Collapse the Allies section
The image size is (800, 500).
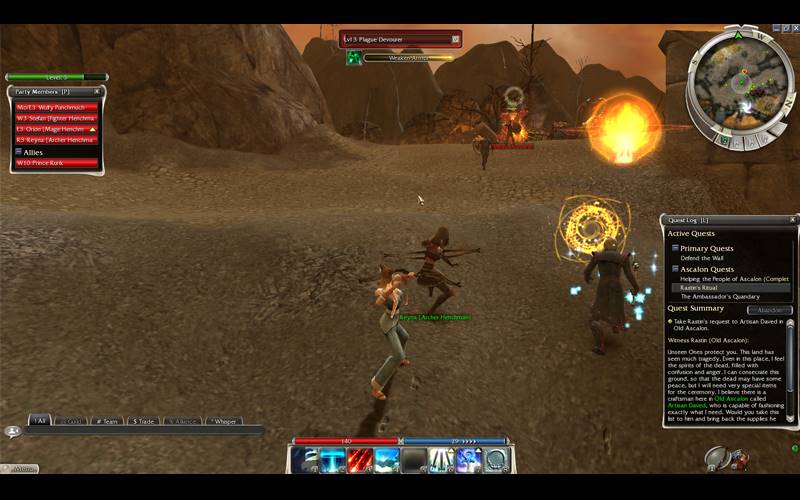pos(19,152)
